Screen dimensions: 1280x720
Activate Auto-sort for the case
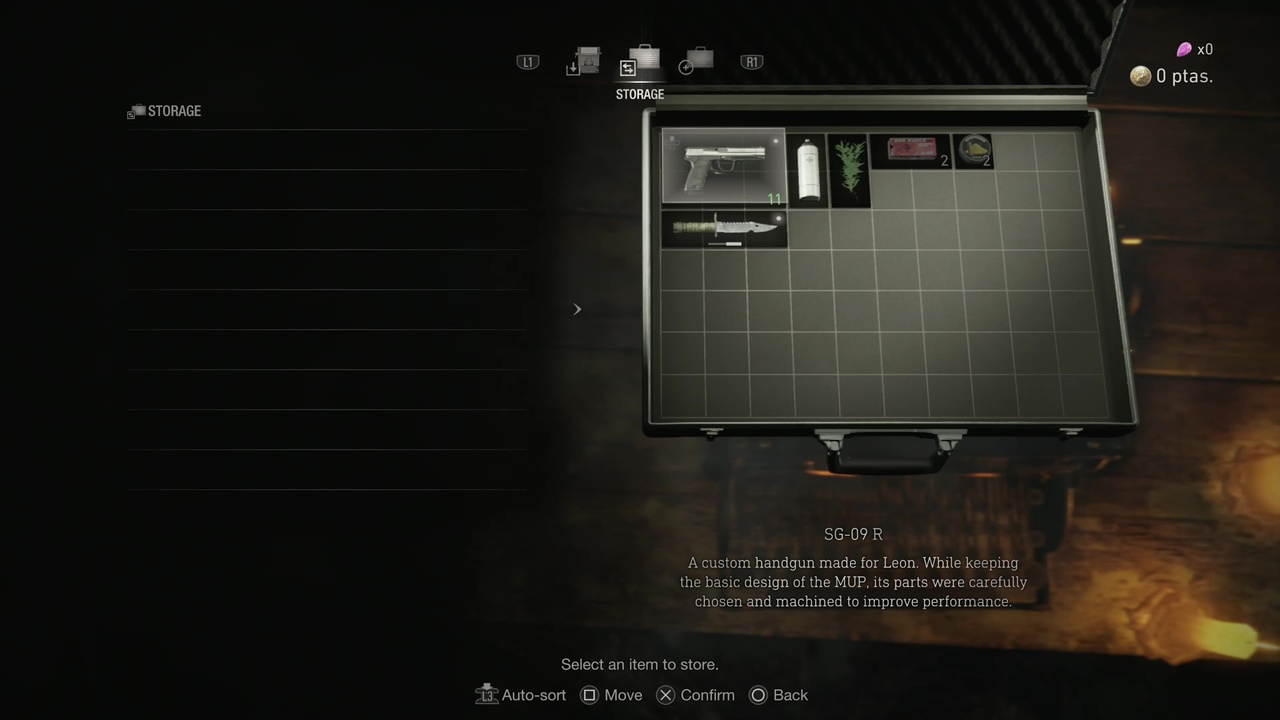pyautogui.click(x=521, y=695)
